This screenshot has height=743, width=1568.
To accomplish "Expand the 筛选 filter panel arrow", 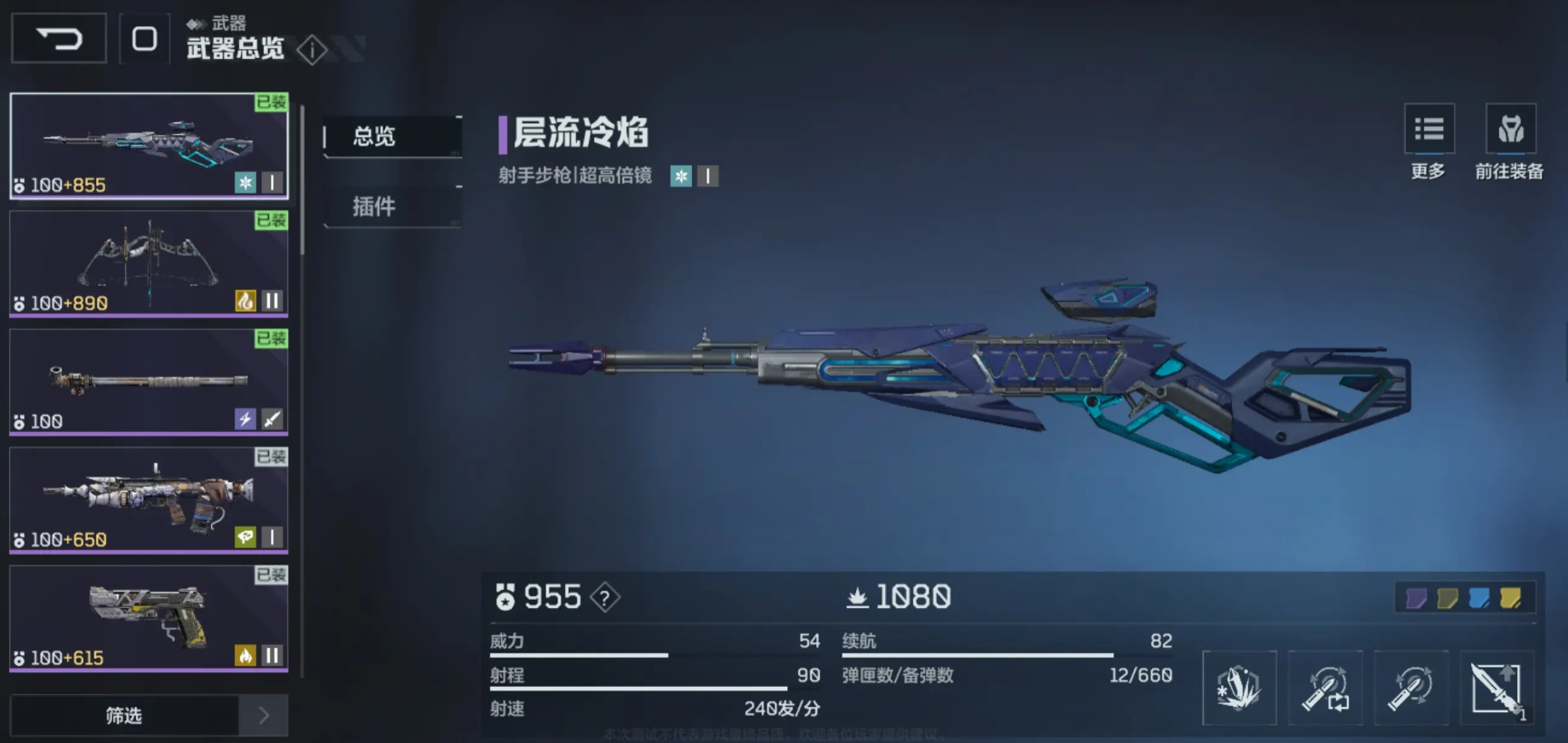I will point(264,715).
